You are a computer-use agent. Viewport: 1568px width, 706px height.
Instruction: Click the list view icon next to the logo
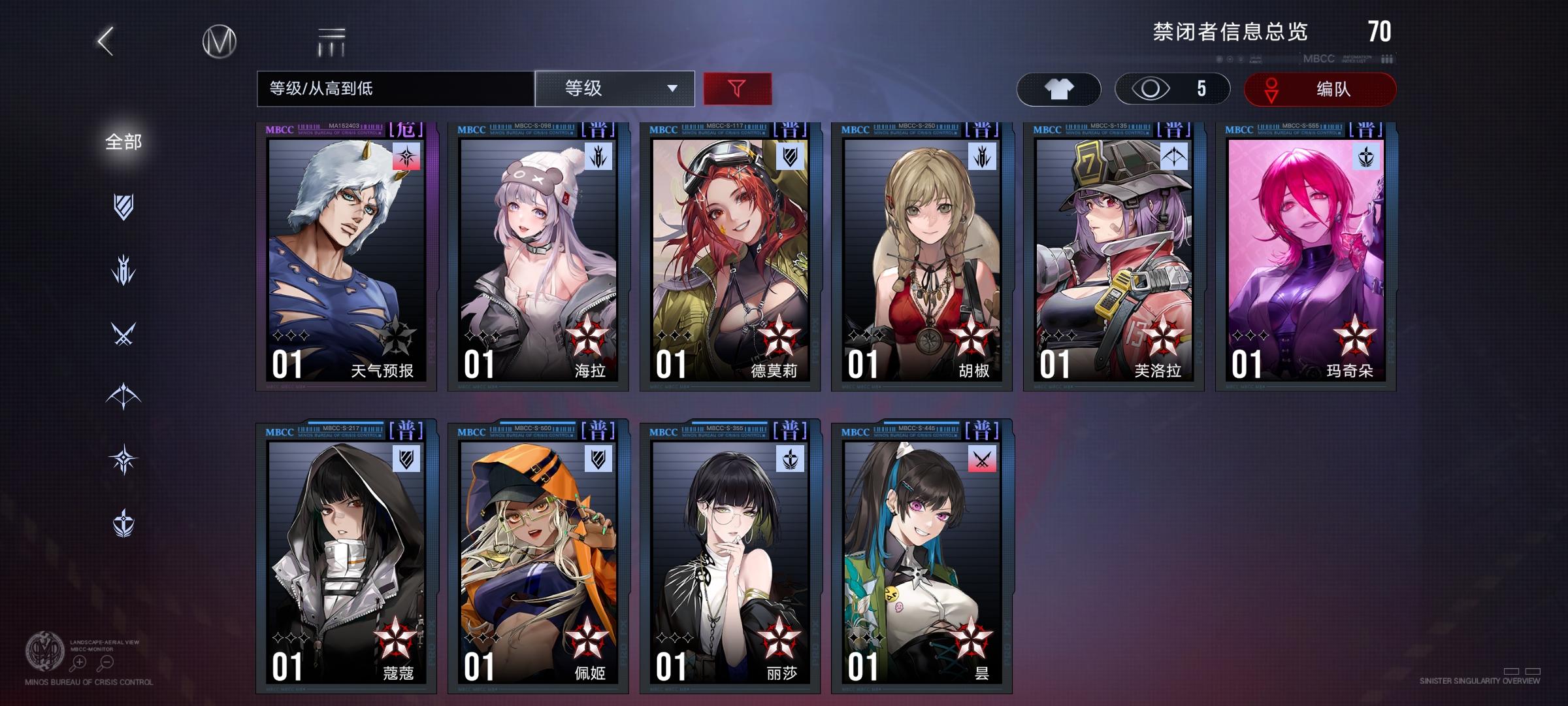point(332,41)
